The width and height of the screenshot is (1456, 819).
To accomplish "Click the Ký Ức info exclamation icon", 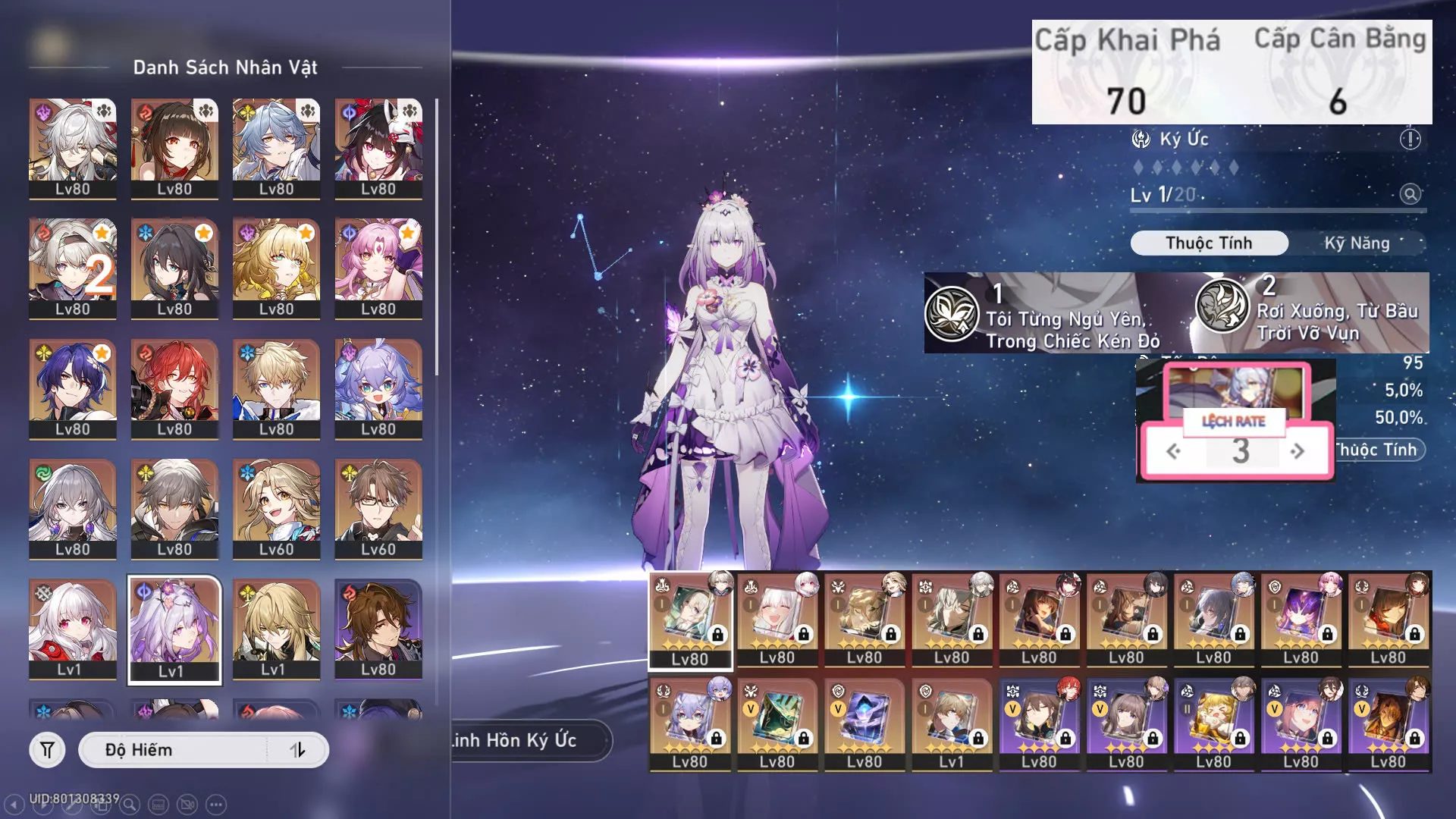I will click(x=1410, y=140).
